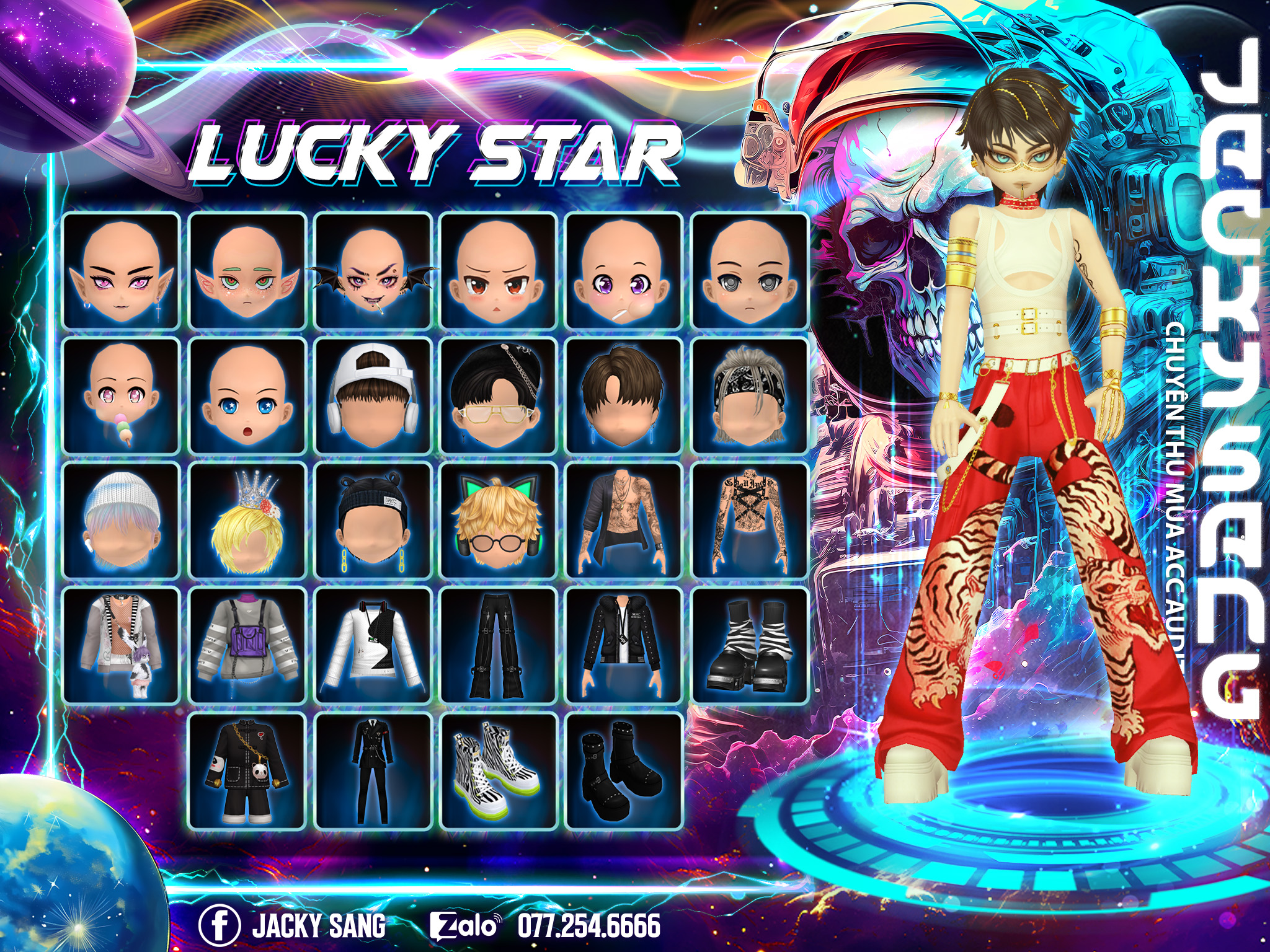Pick the black shoes with zebra leg warmers
This screenshot has width=1270, height=952.
[750, 646]
